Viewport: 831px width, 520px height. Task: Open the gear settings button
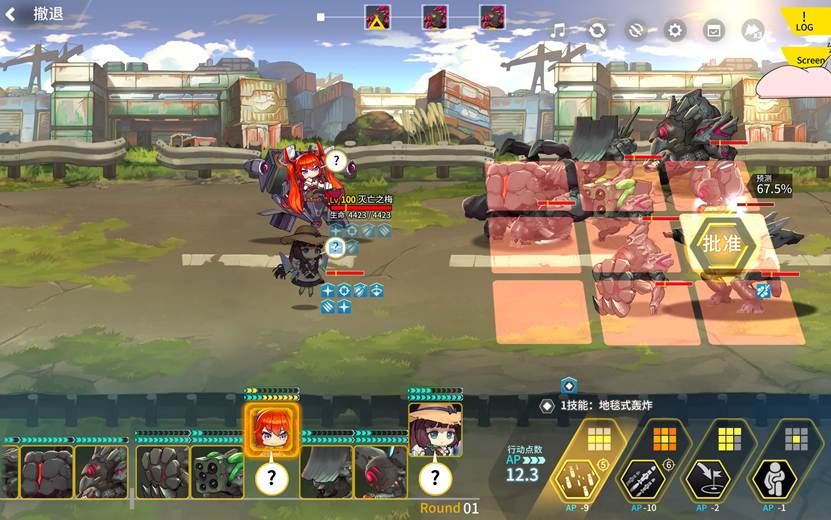pyautogui.click(x=675, y=31)
